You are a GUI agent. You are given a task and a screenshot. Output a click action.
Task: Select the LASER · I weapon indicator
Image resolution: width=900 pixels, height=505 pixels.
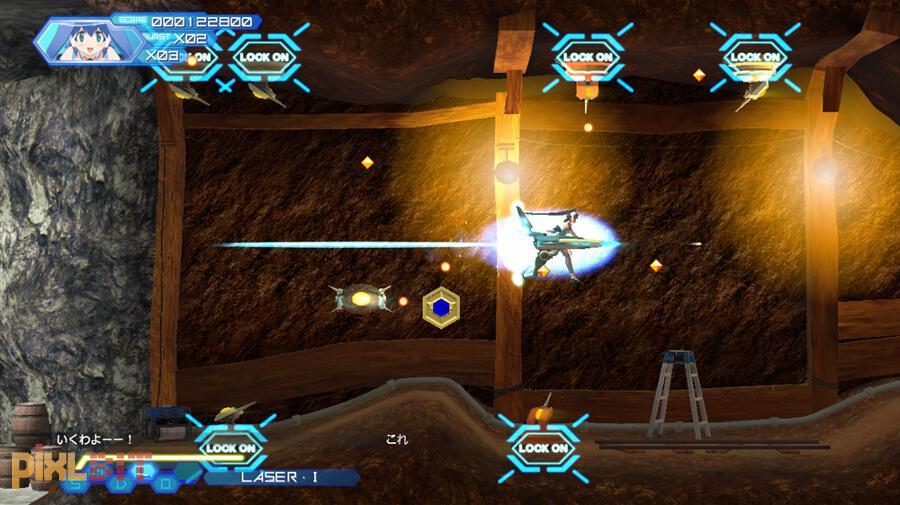point(280,477)
